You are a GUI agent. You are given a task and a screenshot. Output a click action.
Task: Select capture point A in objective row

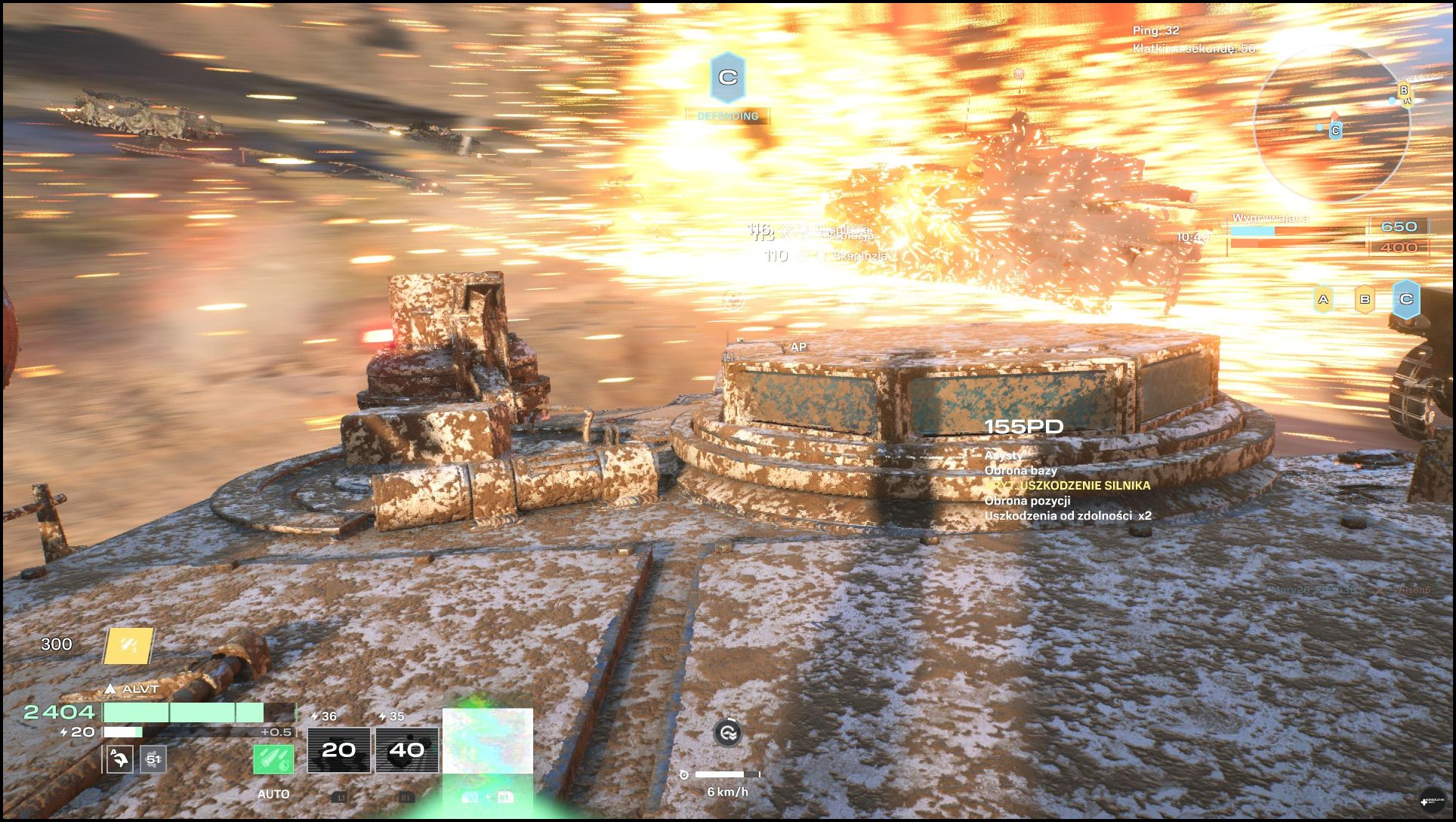coord(1323,300)
